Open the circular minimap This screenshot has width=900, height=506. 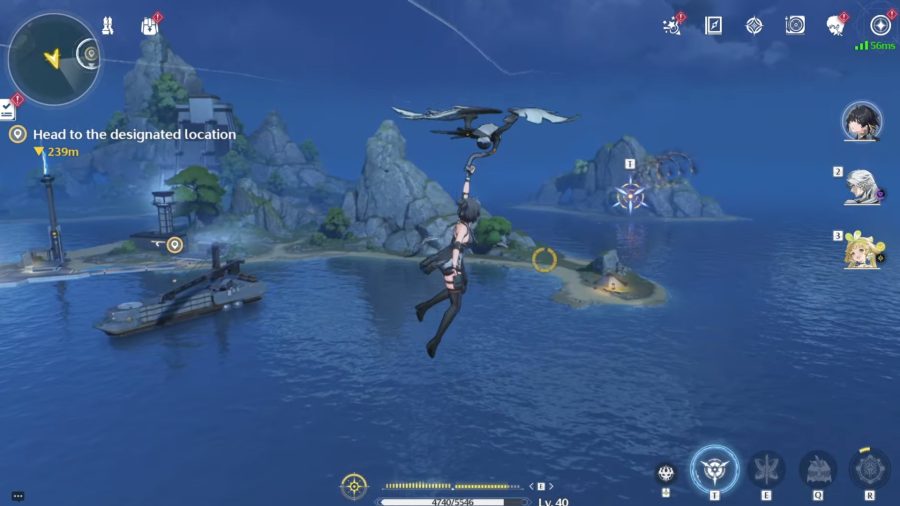[52, 58]
